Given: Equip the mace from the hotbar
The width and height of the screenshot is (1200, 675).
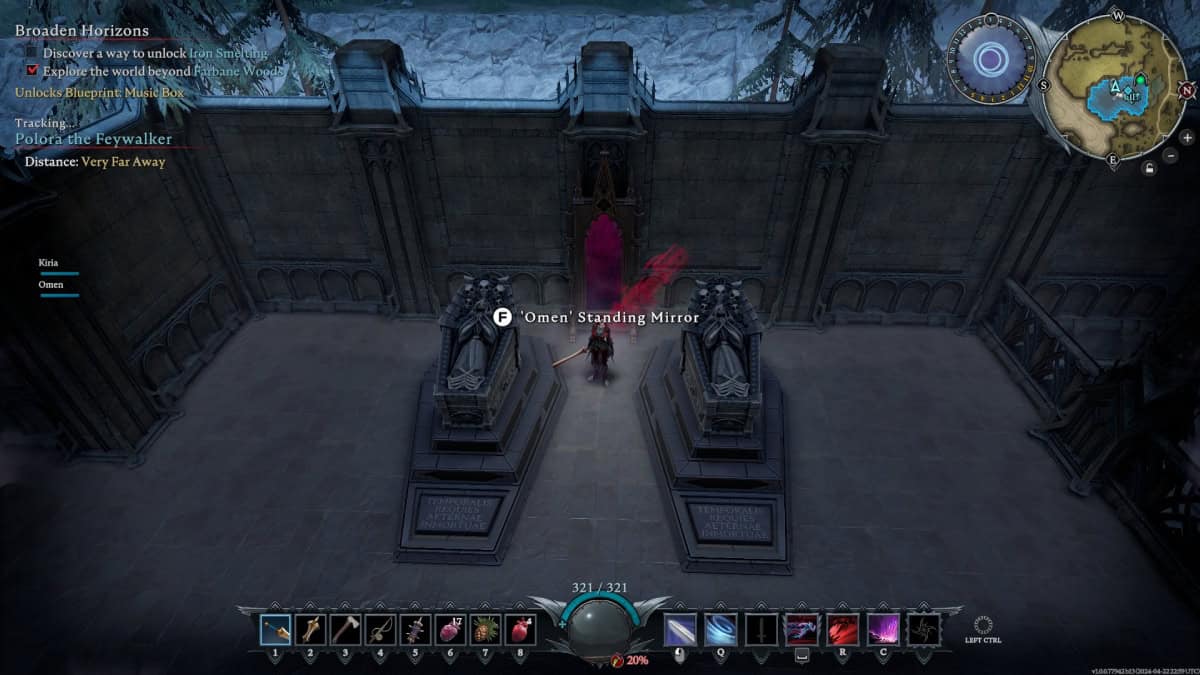Looking at the screenshot, I should (x=311, y=630).
